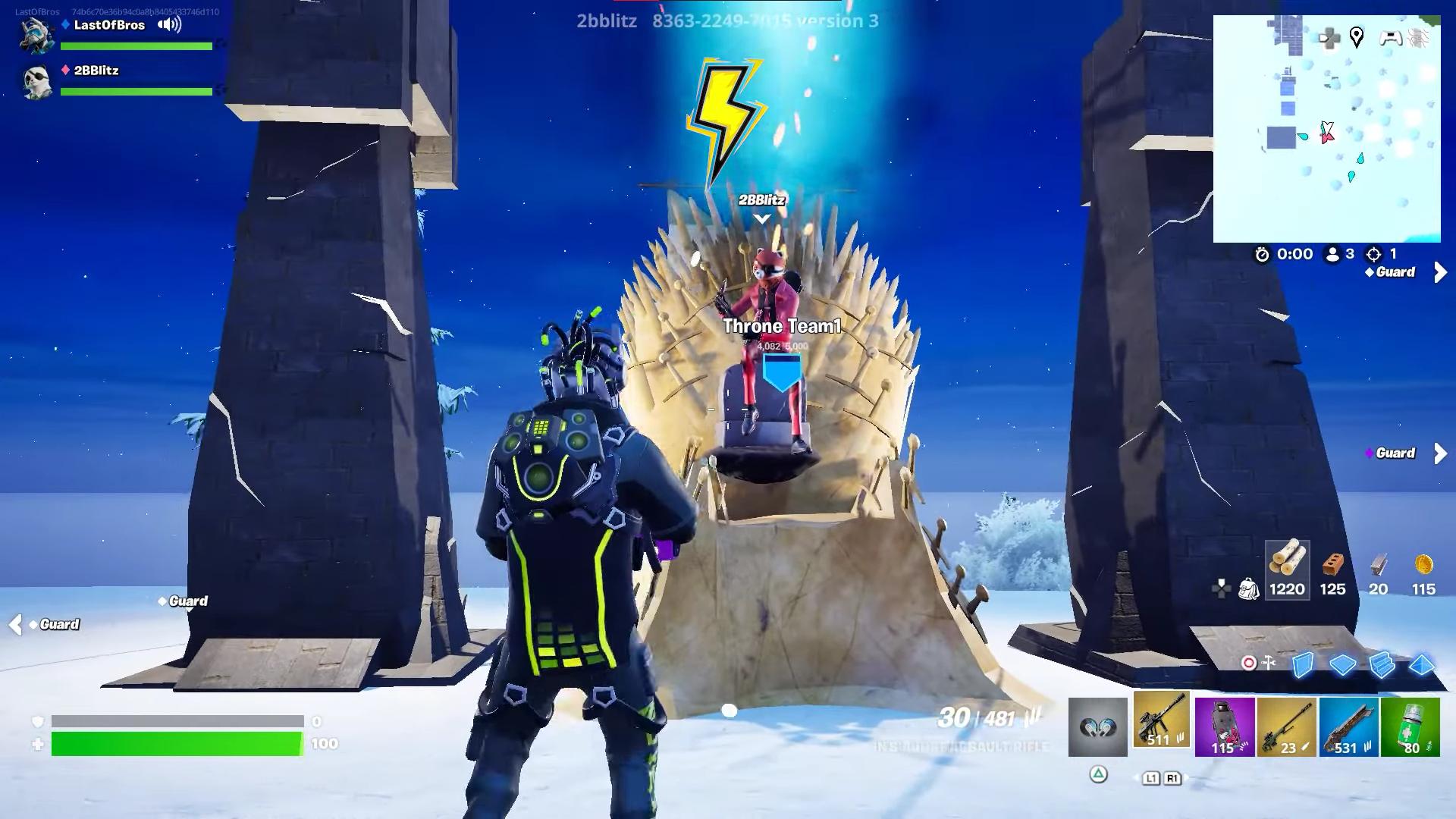
Task: Select the purple shield item slot
Action: click(1224, 727)
